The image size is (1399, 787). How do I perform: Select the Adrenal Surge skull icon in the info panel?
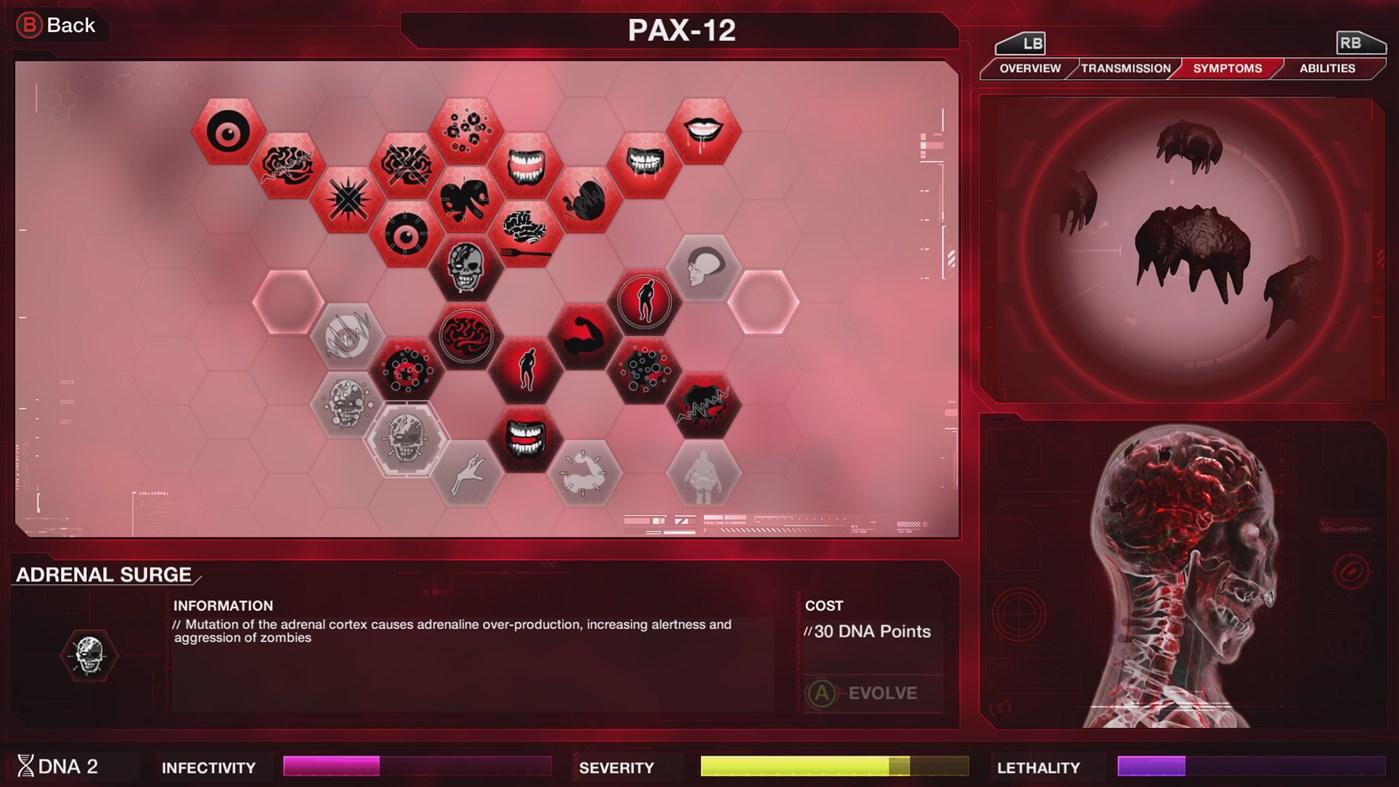pyautogui.click(x=88, y=655)
